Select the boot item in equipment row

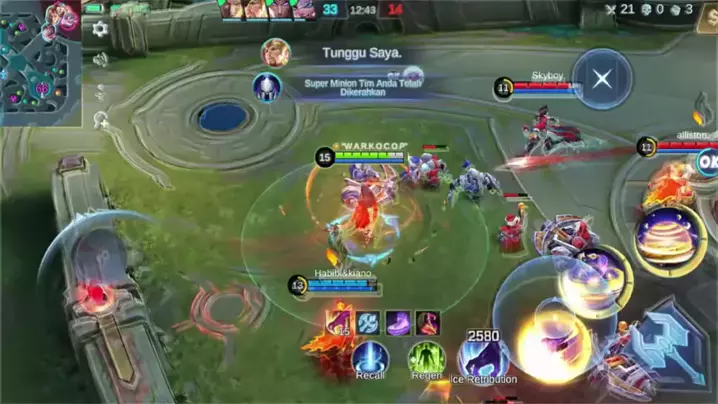[x=397, y=322]
